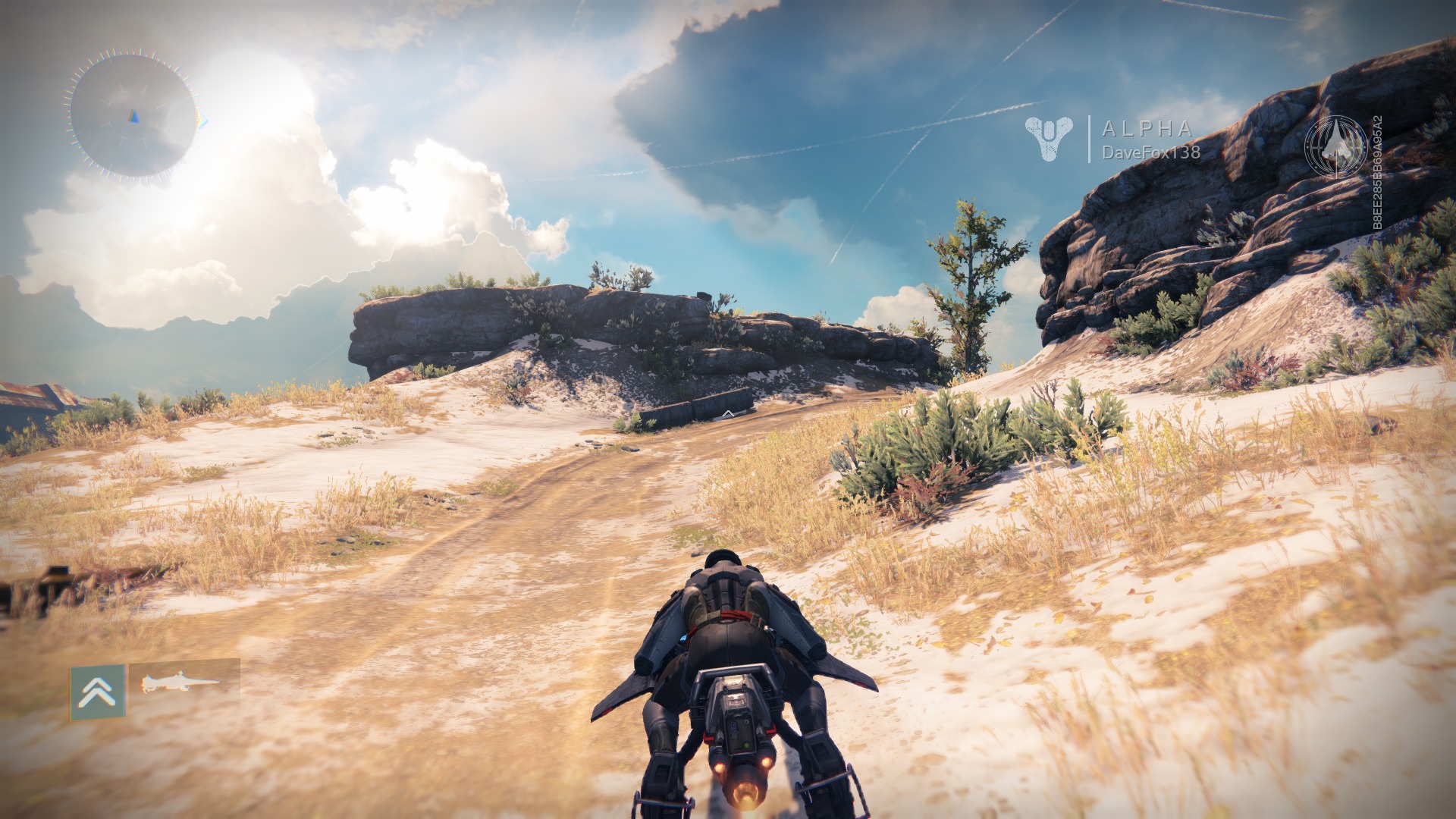Click the vehicle weapon silhouette slot

click(184, 682)
